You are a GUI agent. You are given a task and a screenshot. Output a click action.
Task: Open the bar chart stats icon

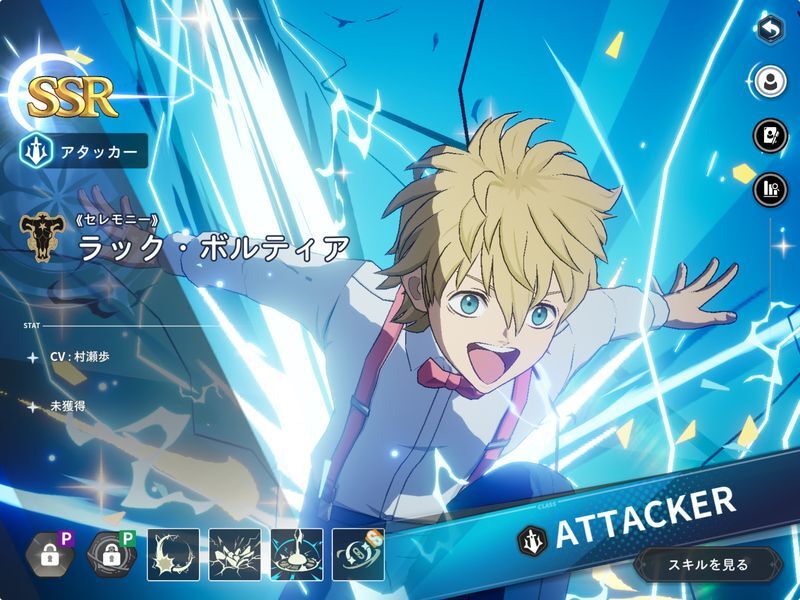tap(769, 188)
